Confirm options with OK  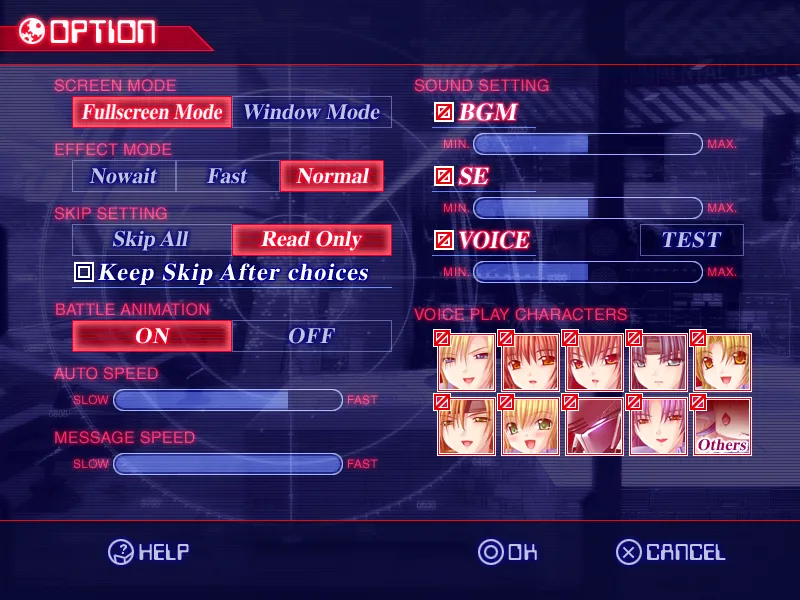coord(508,552)
